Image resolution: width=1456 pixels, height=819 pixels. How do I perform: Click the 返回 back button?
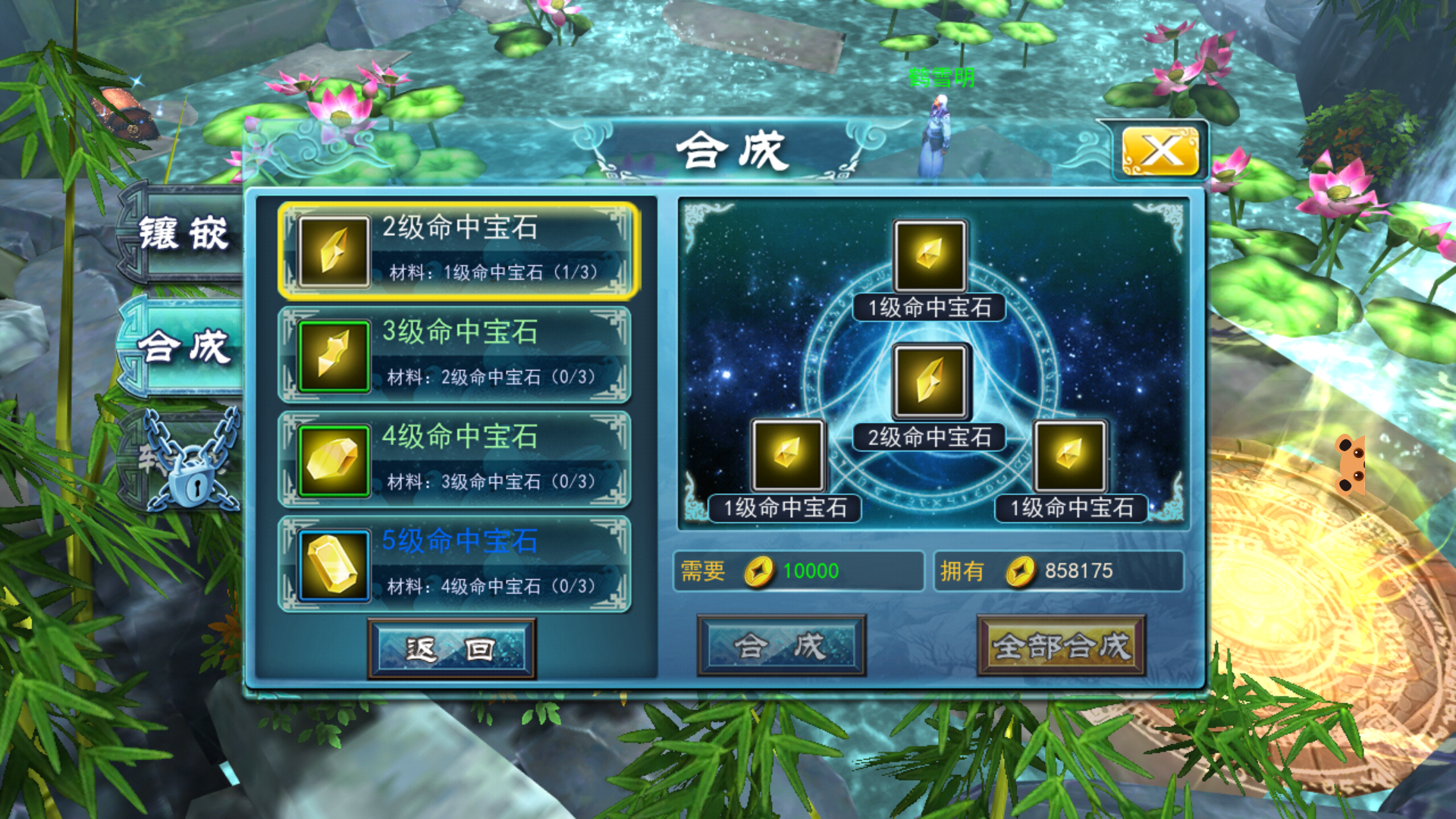[452, 648]
